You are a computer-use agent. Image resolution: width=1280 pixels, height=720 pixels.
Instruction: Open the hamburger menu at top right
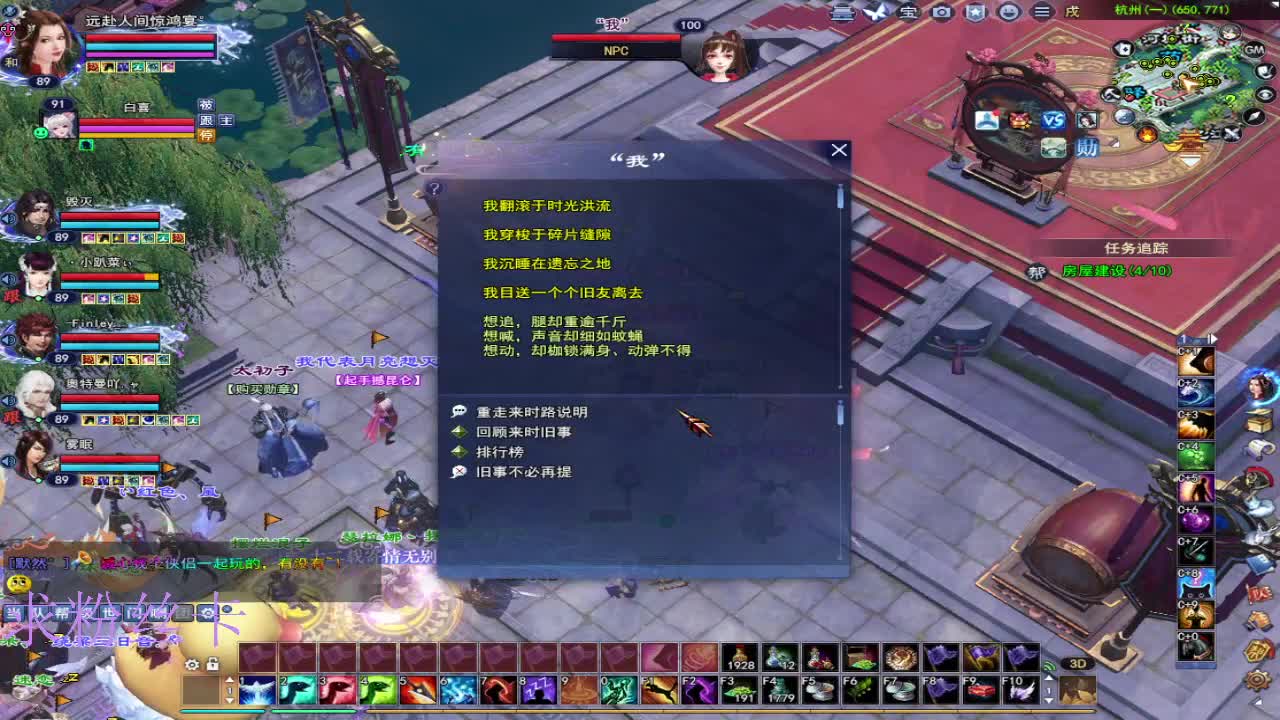pos(1043,11)
